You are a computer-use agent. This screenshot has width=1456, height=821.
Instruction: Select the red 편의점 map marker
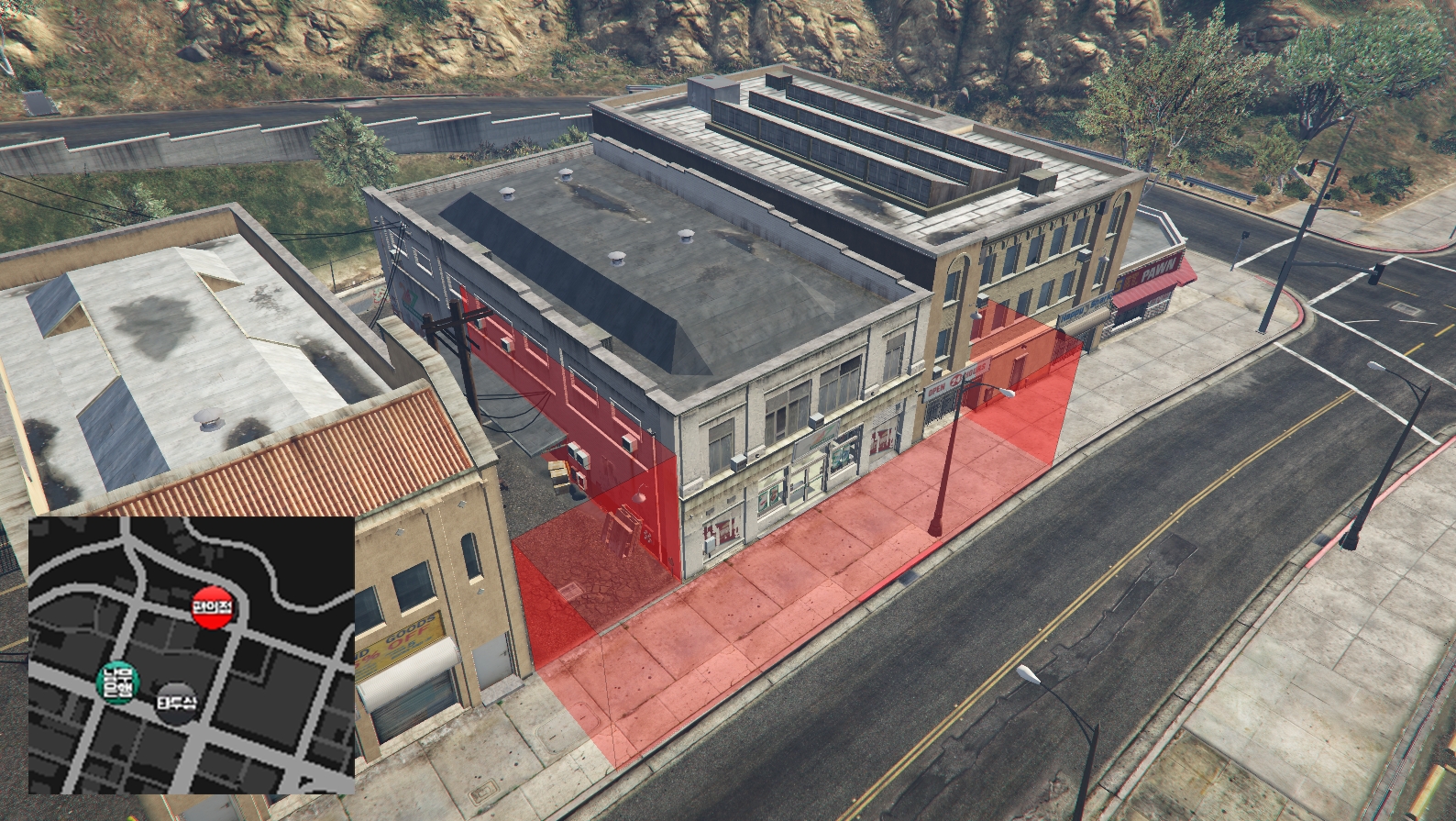coord(214,606)
